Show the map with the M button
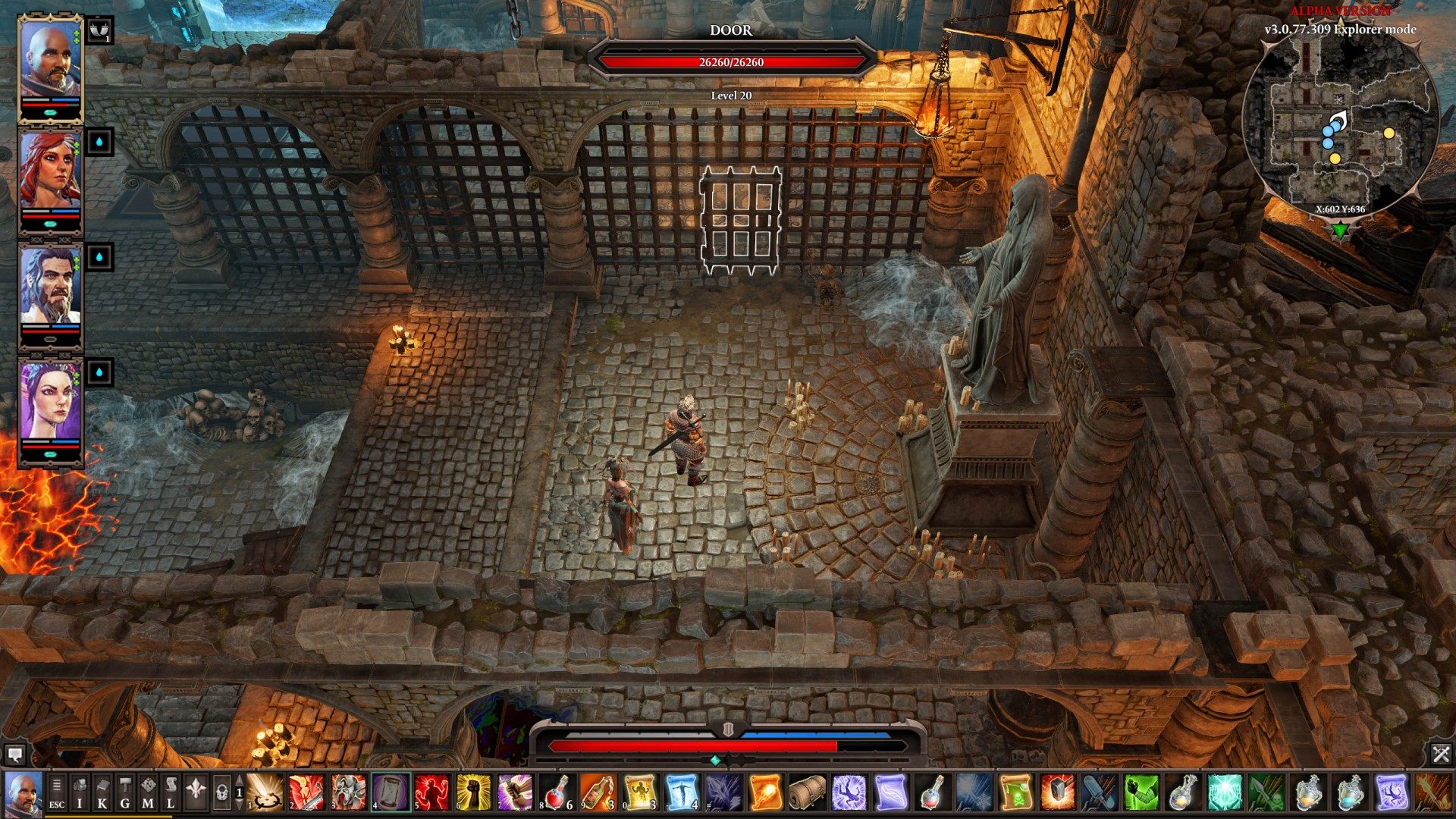Image resolution: width=1456 pixels, height=819 pixels. point(148,792)
